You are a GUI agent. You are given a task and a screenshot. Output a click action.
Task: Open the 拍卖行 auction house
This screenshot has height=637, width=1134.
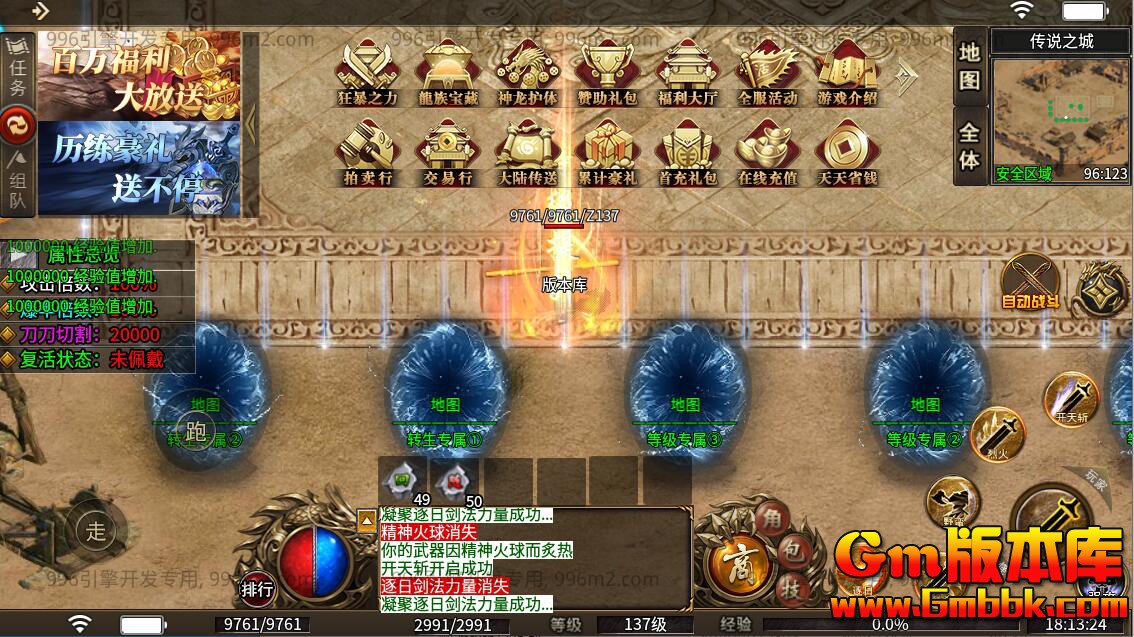tap(367, 152)
